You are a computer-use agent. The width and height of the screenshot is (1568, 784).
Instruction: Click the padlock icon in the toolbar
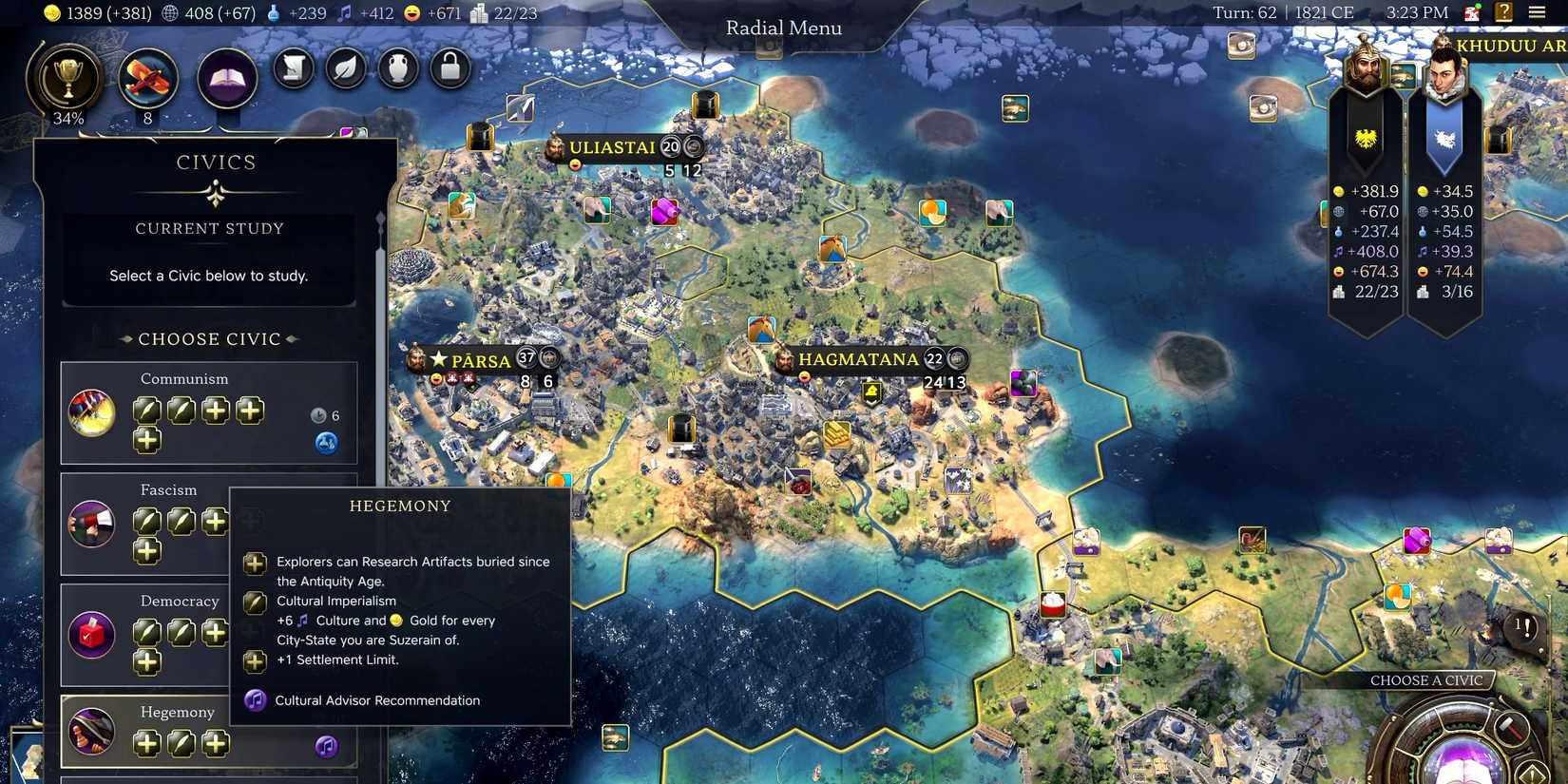click(x=449, y=68)
